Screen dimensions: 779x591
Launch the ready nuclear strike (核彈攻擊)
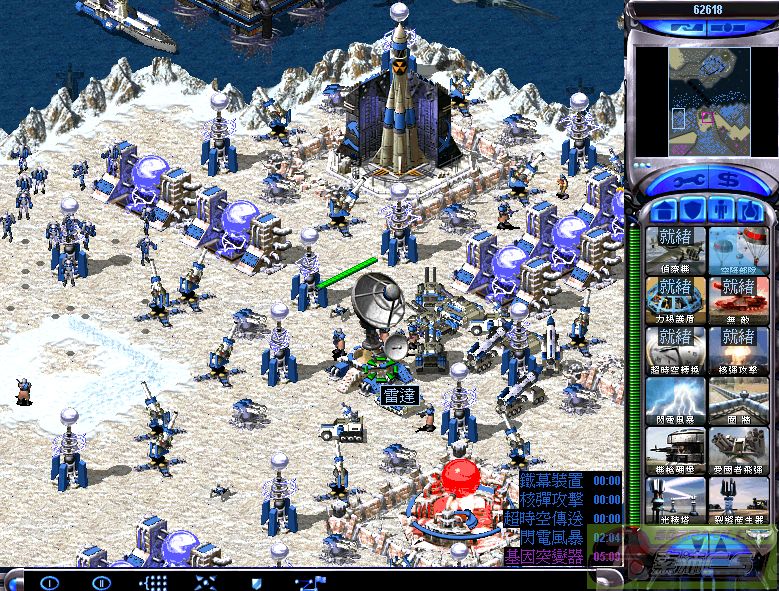pyautogui.click(x=737, y=350)
